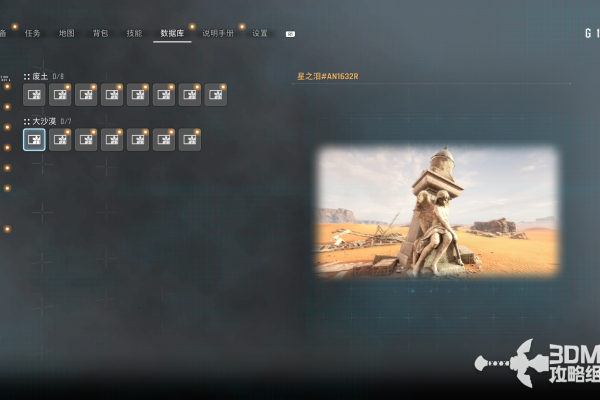
Task: Go to the 背包 tab
Action: click(100, 33)
